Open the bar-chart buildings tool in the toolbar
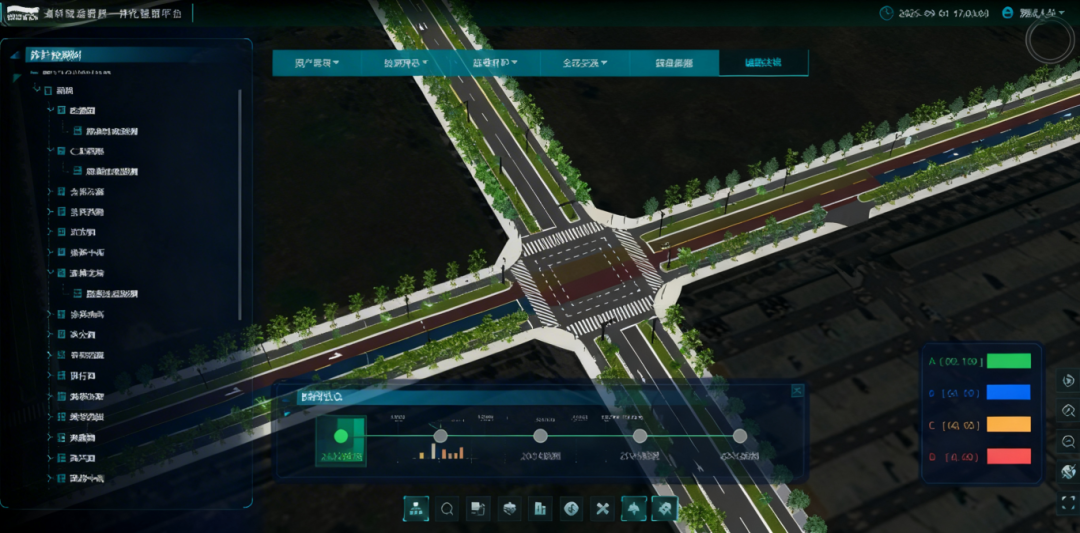This screenshot has height=533, width=1080. 540,509
